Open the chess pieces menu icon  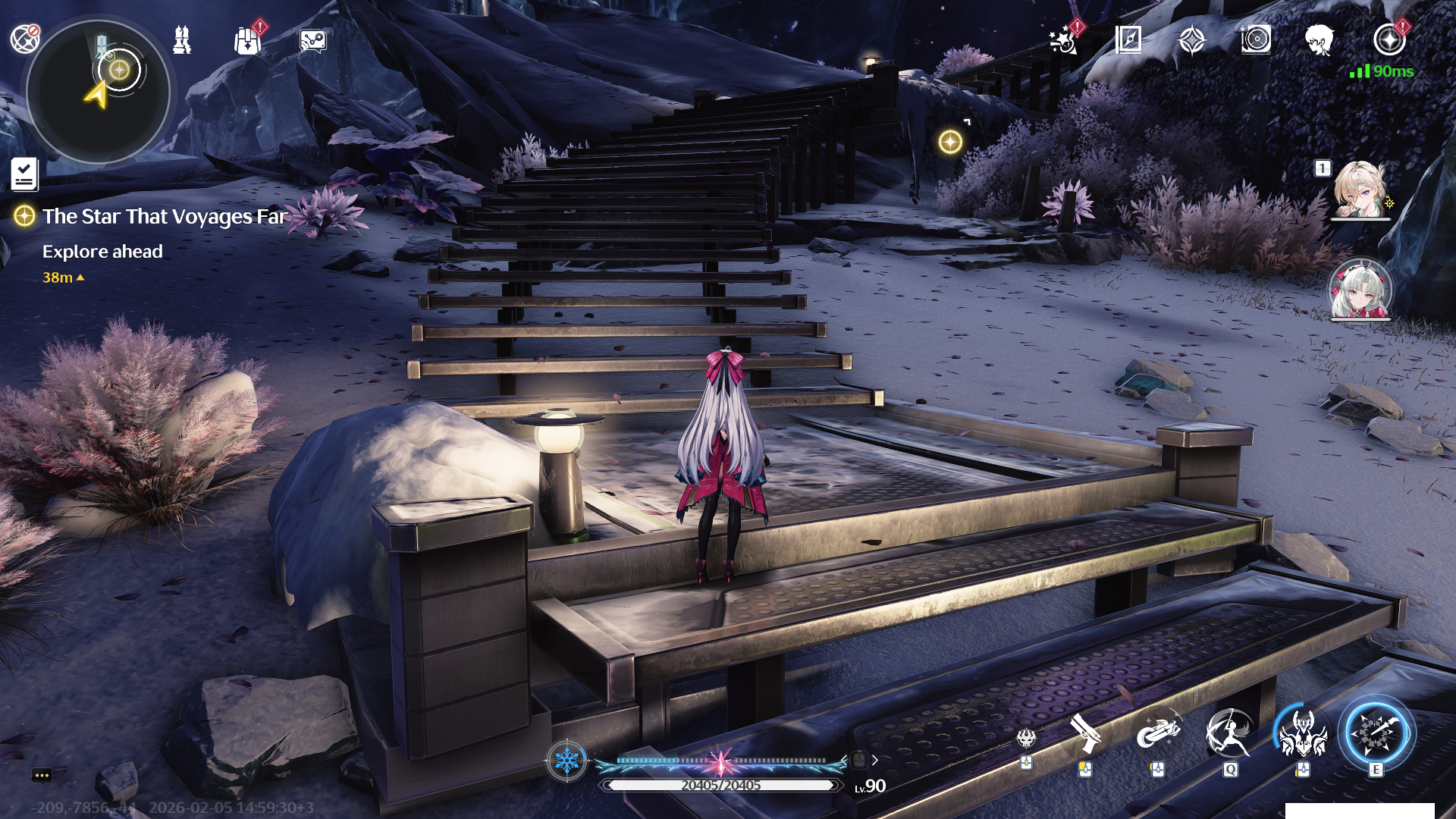pyautogui.click(x=182, y=39)
